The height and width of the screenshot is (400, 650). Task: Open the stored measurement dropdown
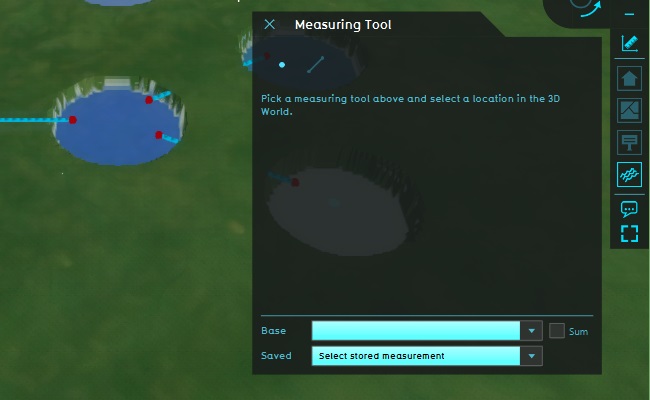(532, 356)
